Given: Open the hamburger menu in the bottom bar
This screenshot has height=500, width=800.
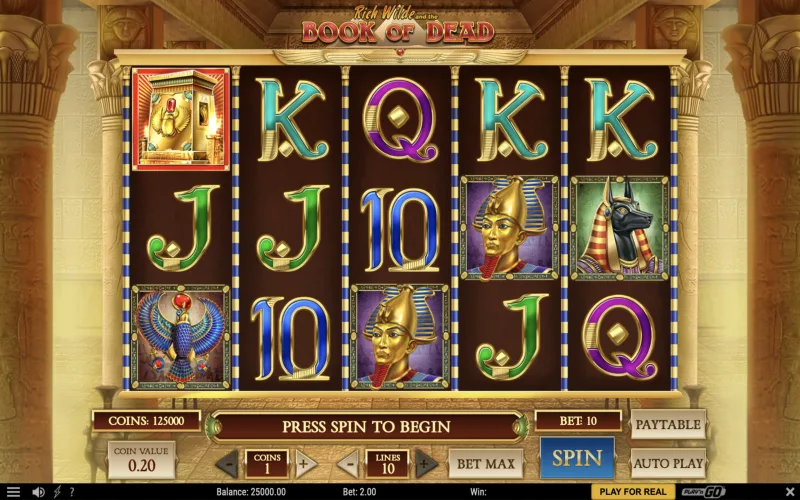Looking at the screenshot, I should tap(13, 492).
